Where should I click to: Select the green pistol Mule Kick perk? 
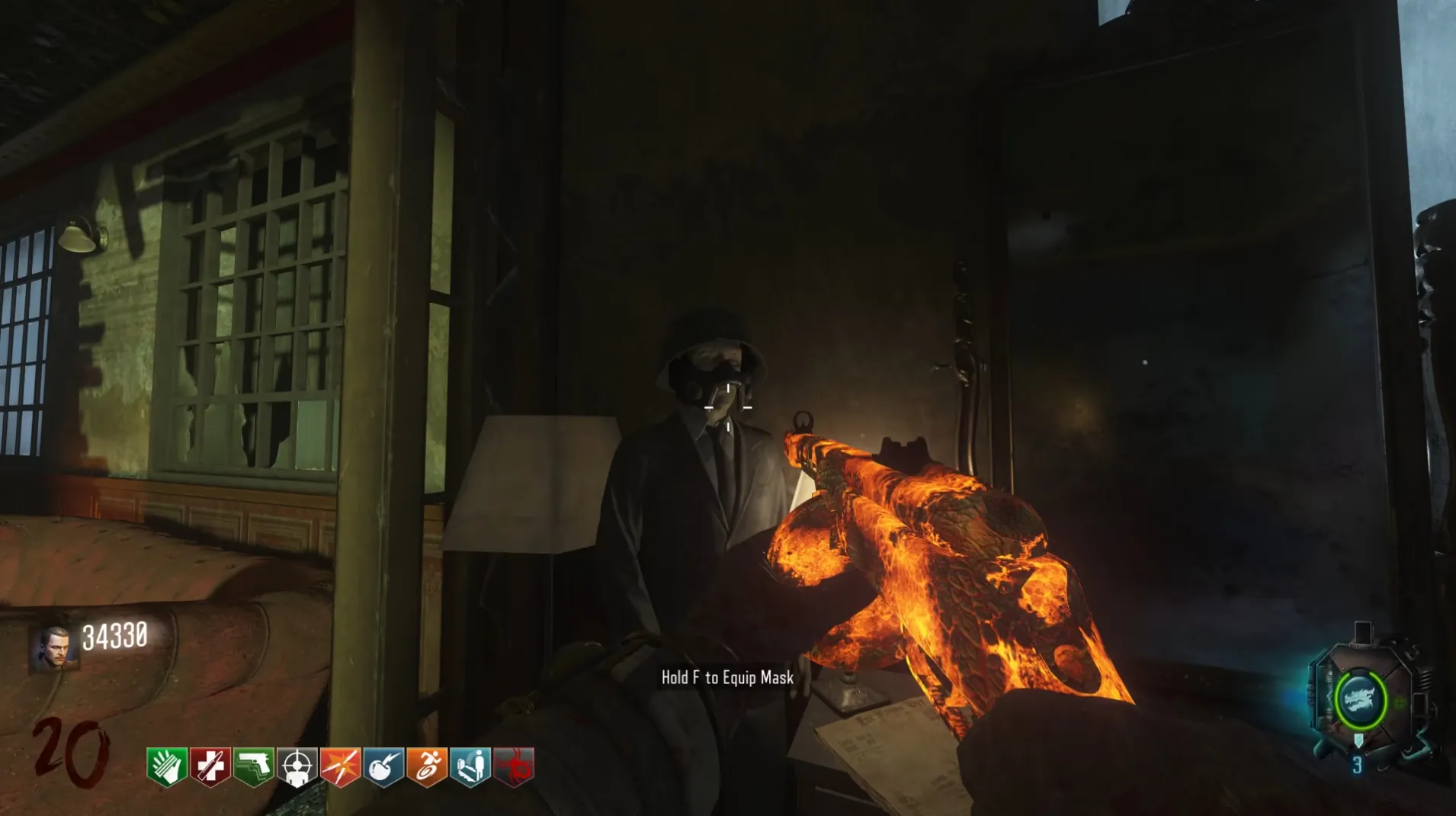[x=253, y=766]
